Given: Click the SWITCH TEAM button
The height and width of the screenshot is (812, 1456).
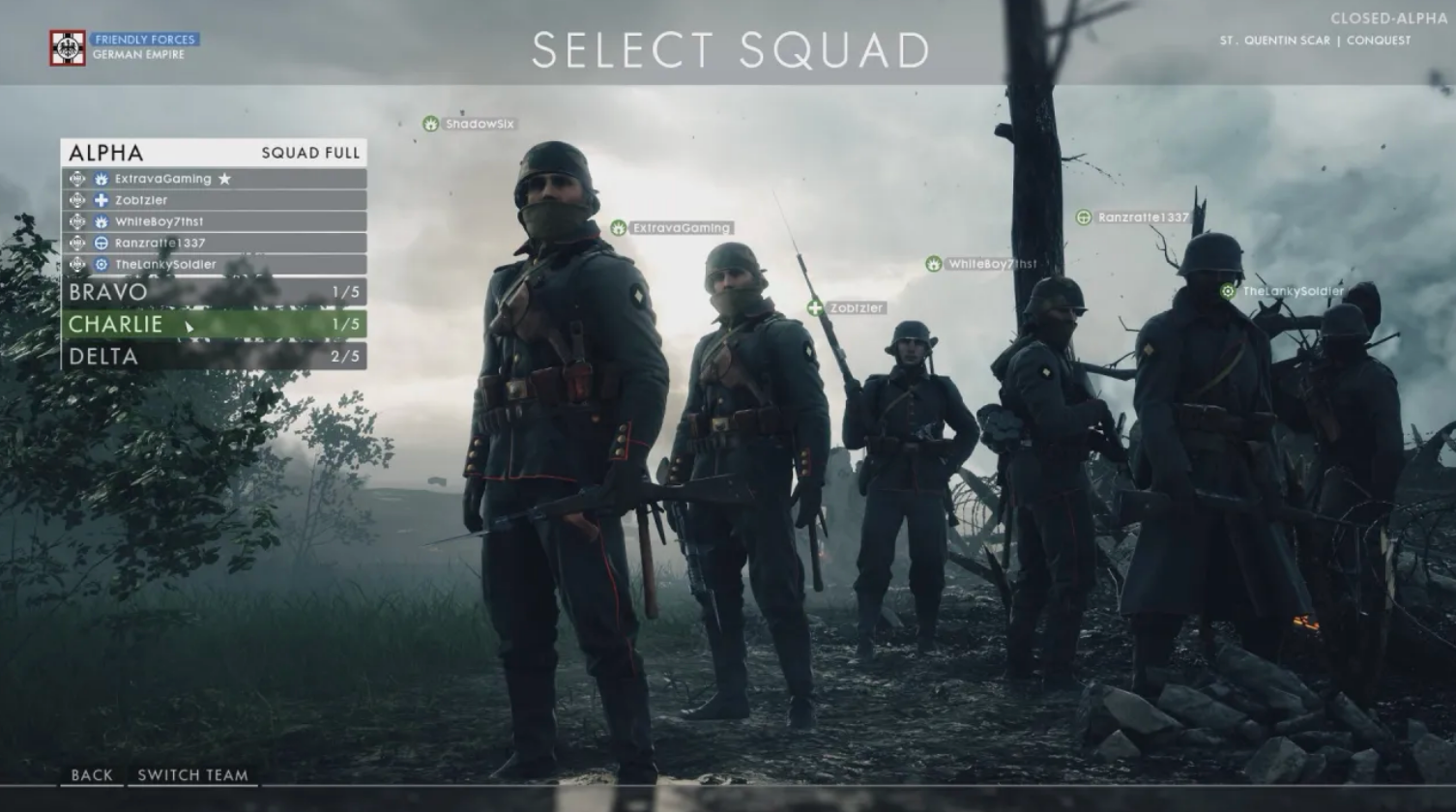Looking at the screenshot, I should point(191,775).
